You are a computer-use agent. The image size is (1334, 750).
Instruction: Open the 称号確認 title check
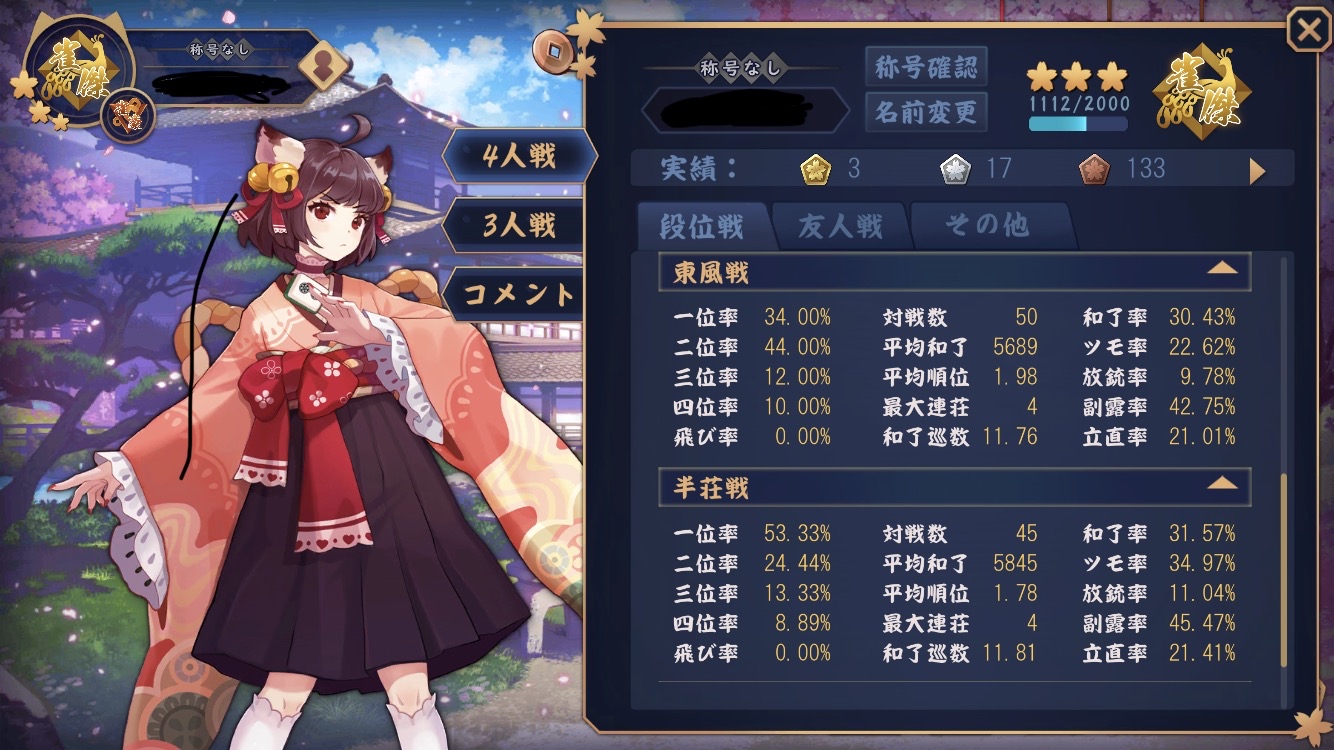click(x=925, y=67)
